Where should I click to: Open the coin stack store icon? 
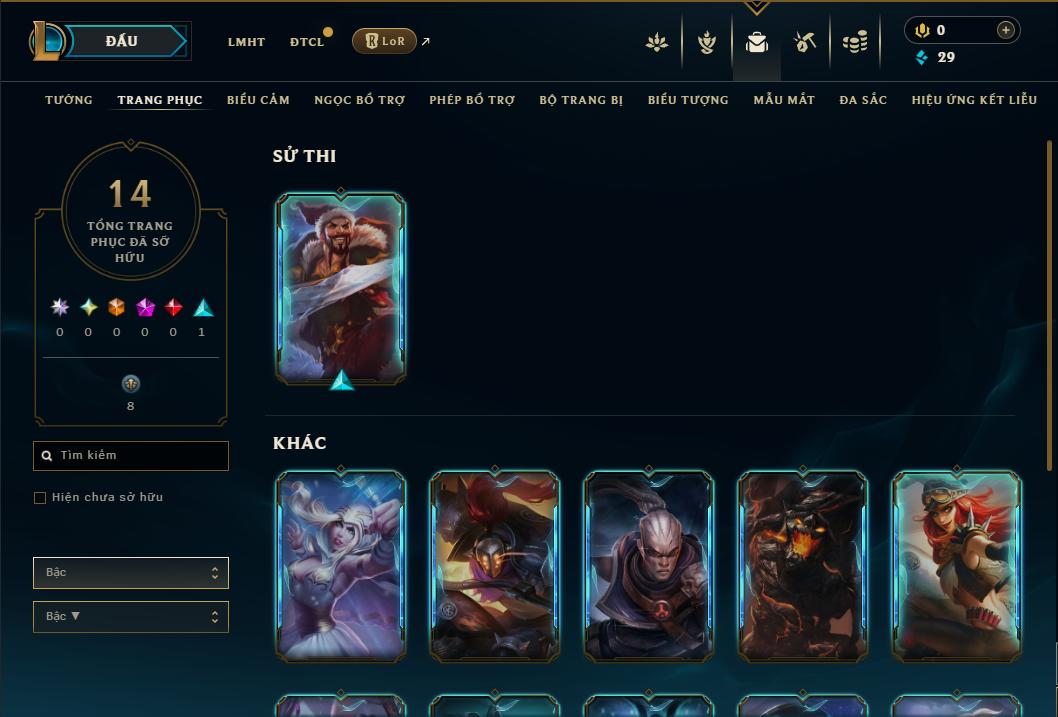pos(855,42)
